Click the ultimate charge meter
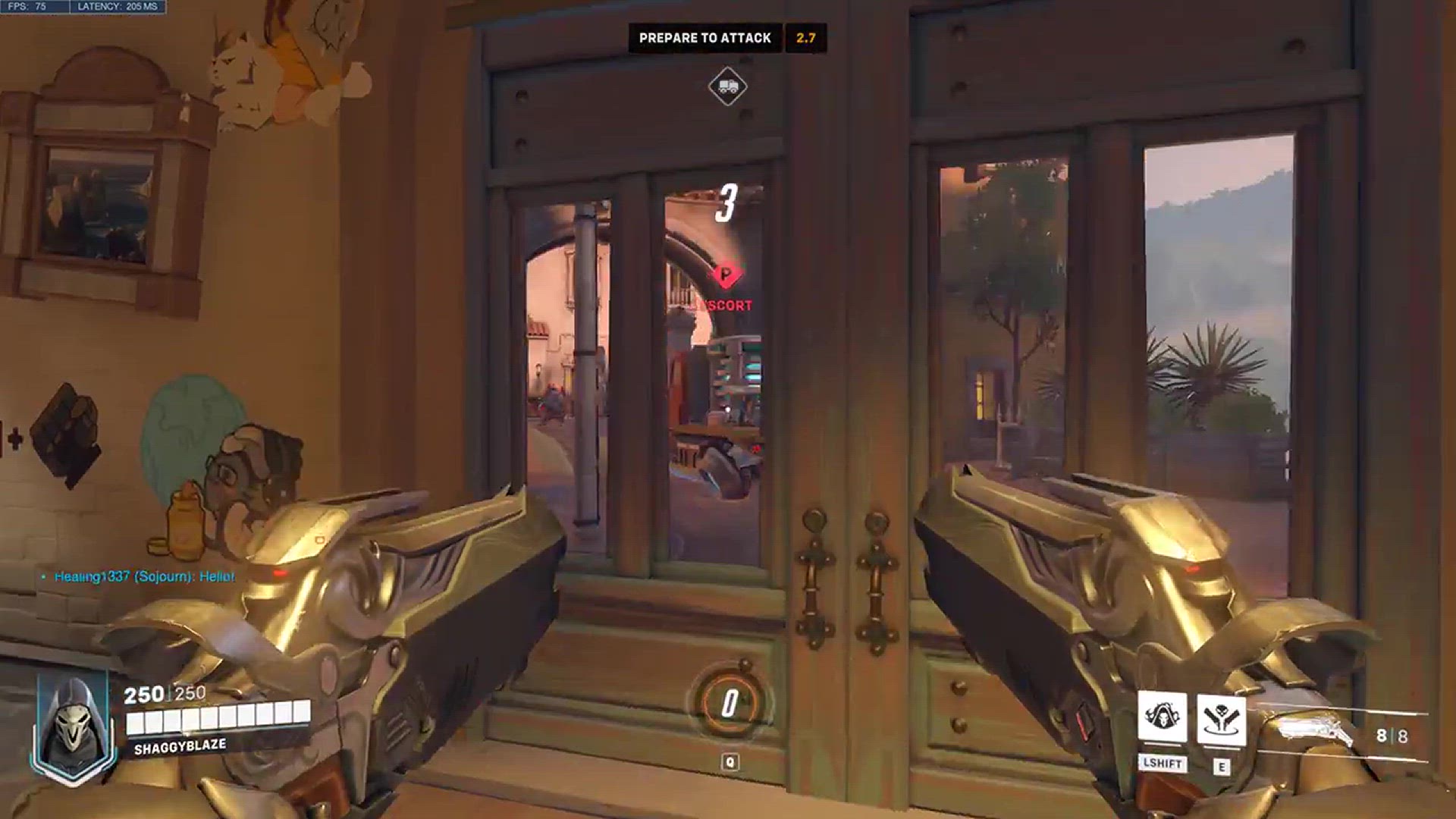Image resolution: width=1456 pixels, height=819 pixels. coord(729,702)
